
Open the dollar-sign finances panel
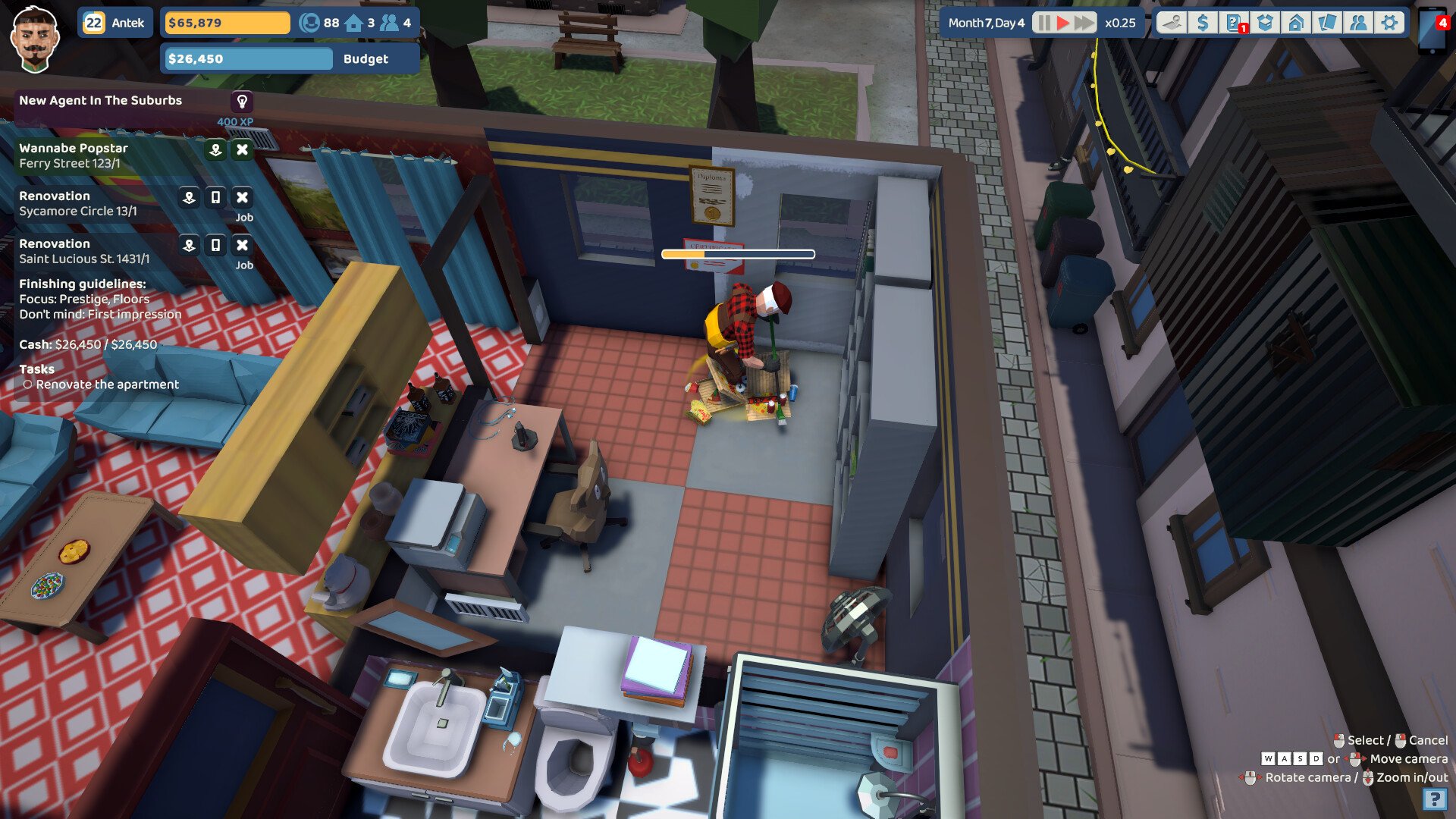pos(1203,23)
